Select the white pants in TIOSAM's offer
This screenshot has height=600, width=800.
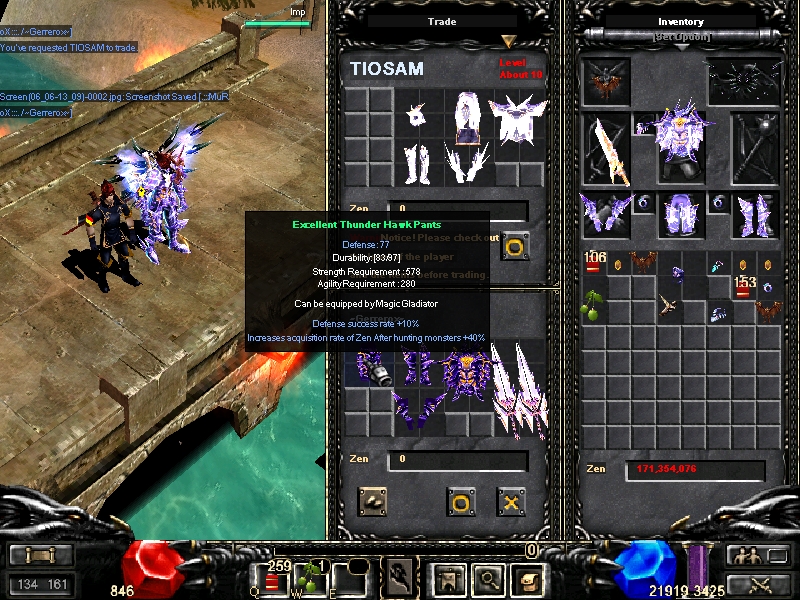419,164
